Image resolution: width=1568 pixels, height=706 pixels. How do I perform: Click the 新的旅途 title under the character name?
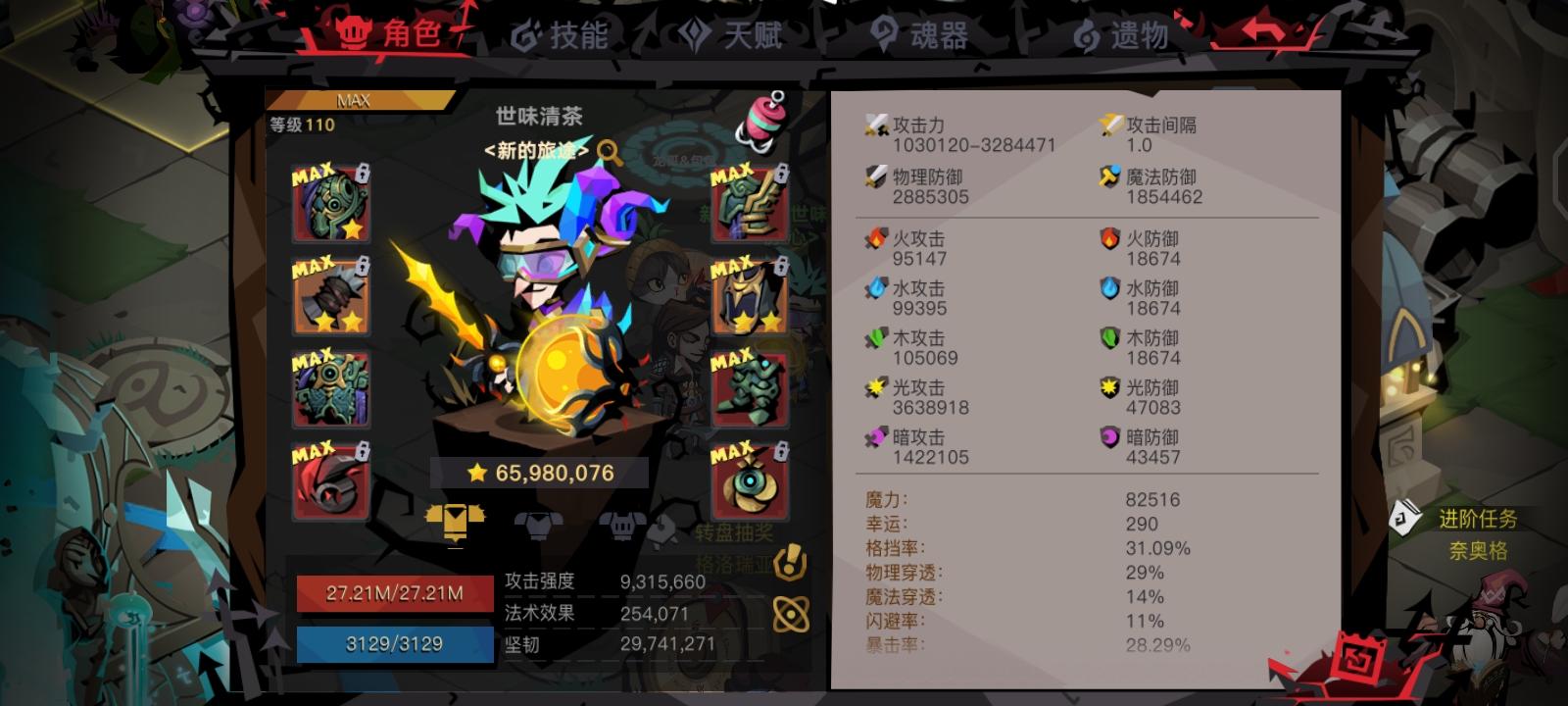[x=534, y=154]
